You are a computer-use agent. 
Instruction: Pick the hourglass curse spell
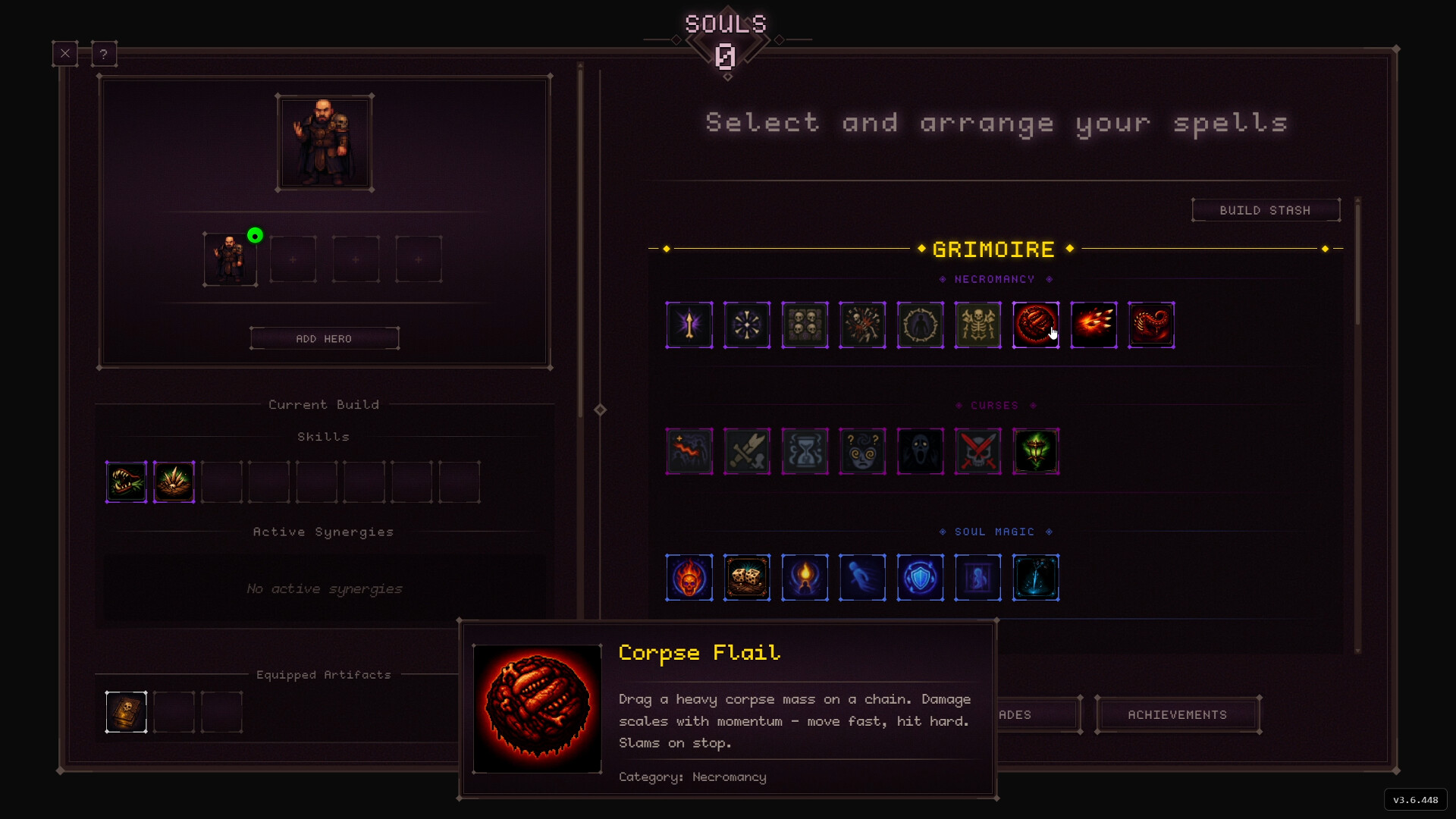click(x=805, y=450)
